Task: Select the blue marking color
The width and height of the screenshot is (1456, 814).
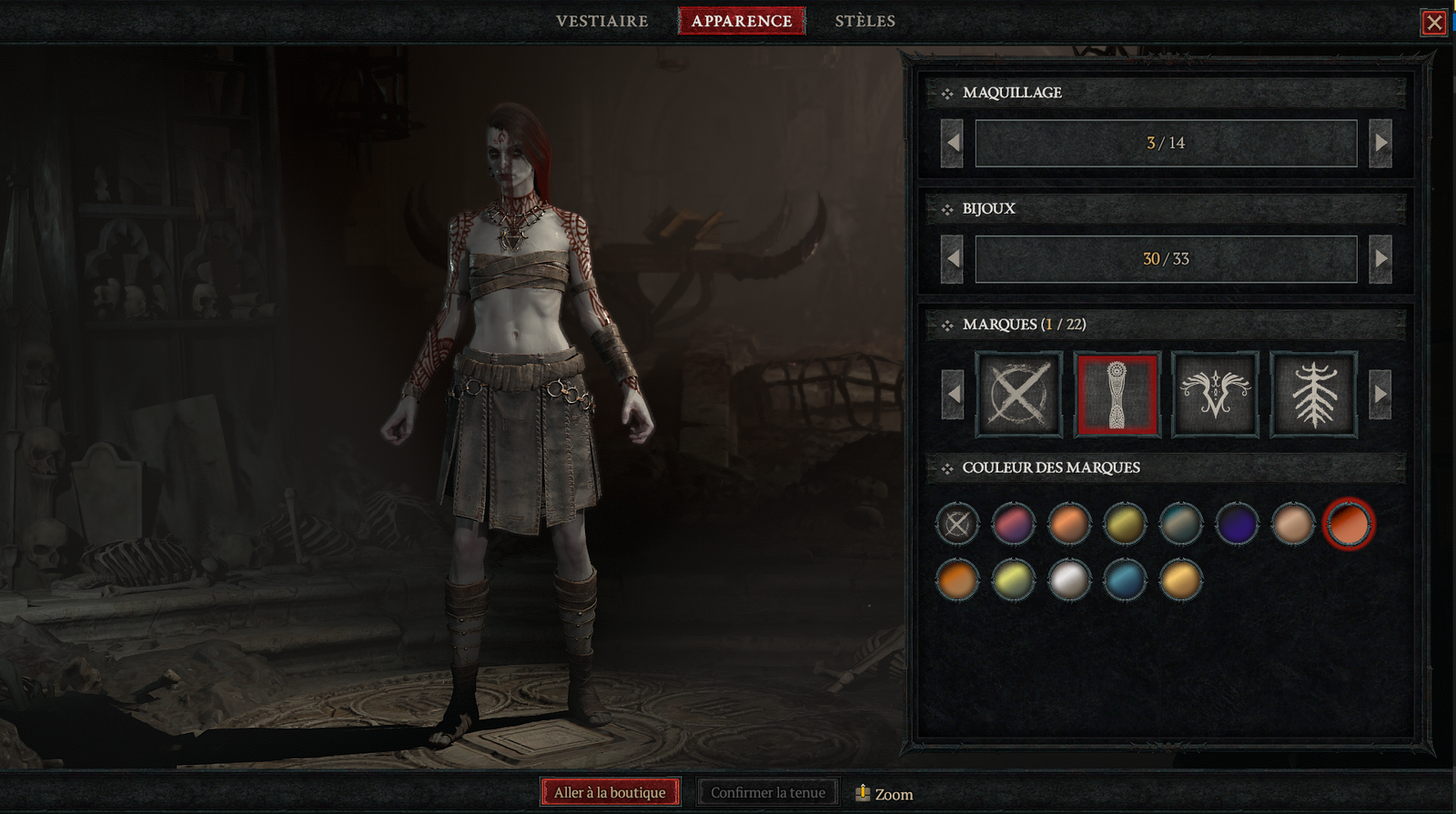Action: click(x=1125, y=580)
